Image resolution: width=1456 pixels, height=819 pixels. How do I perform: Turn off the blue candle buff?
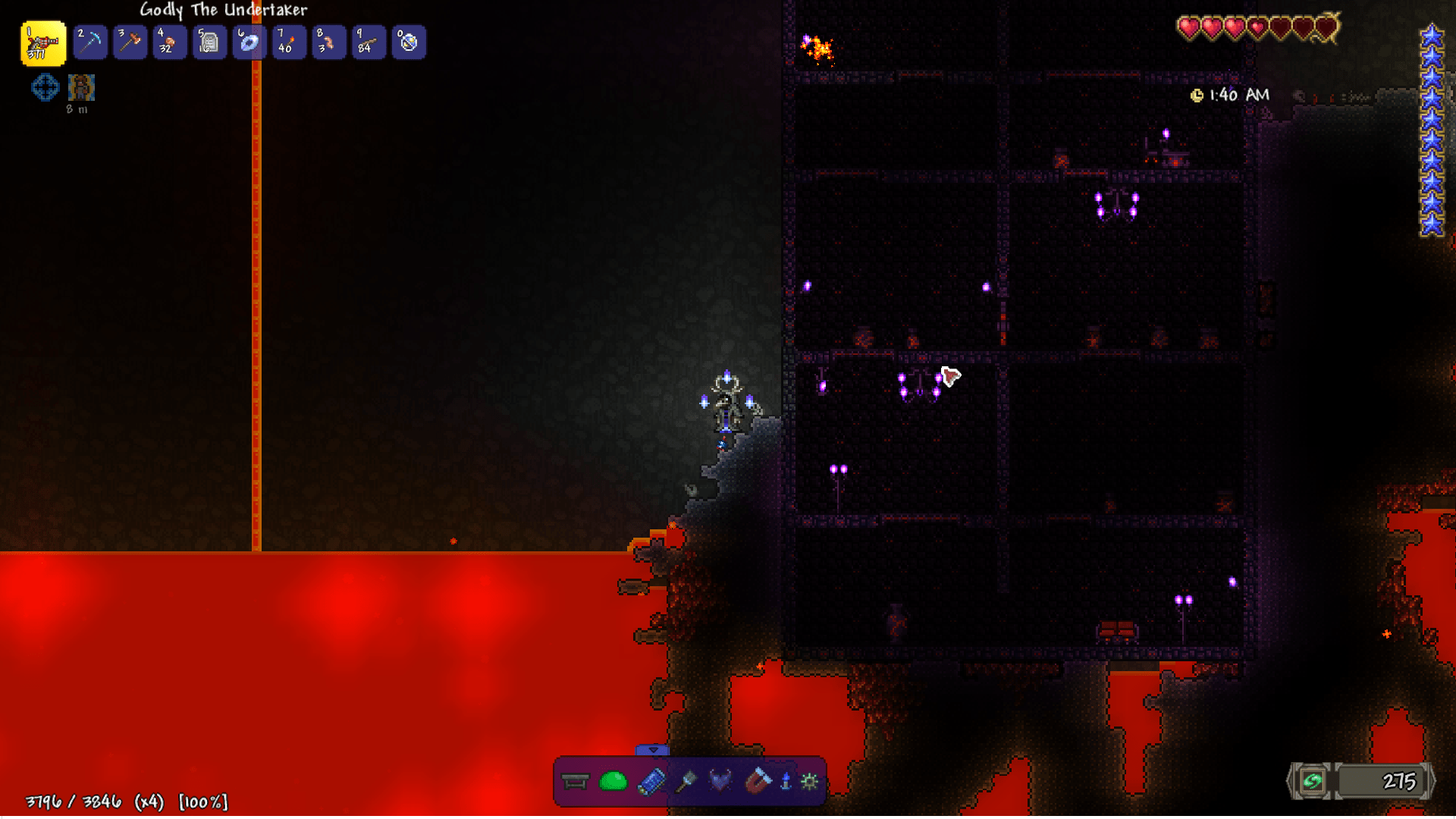tap(786, 780)
